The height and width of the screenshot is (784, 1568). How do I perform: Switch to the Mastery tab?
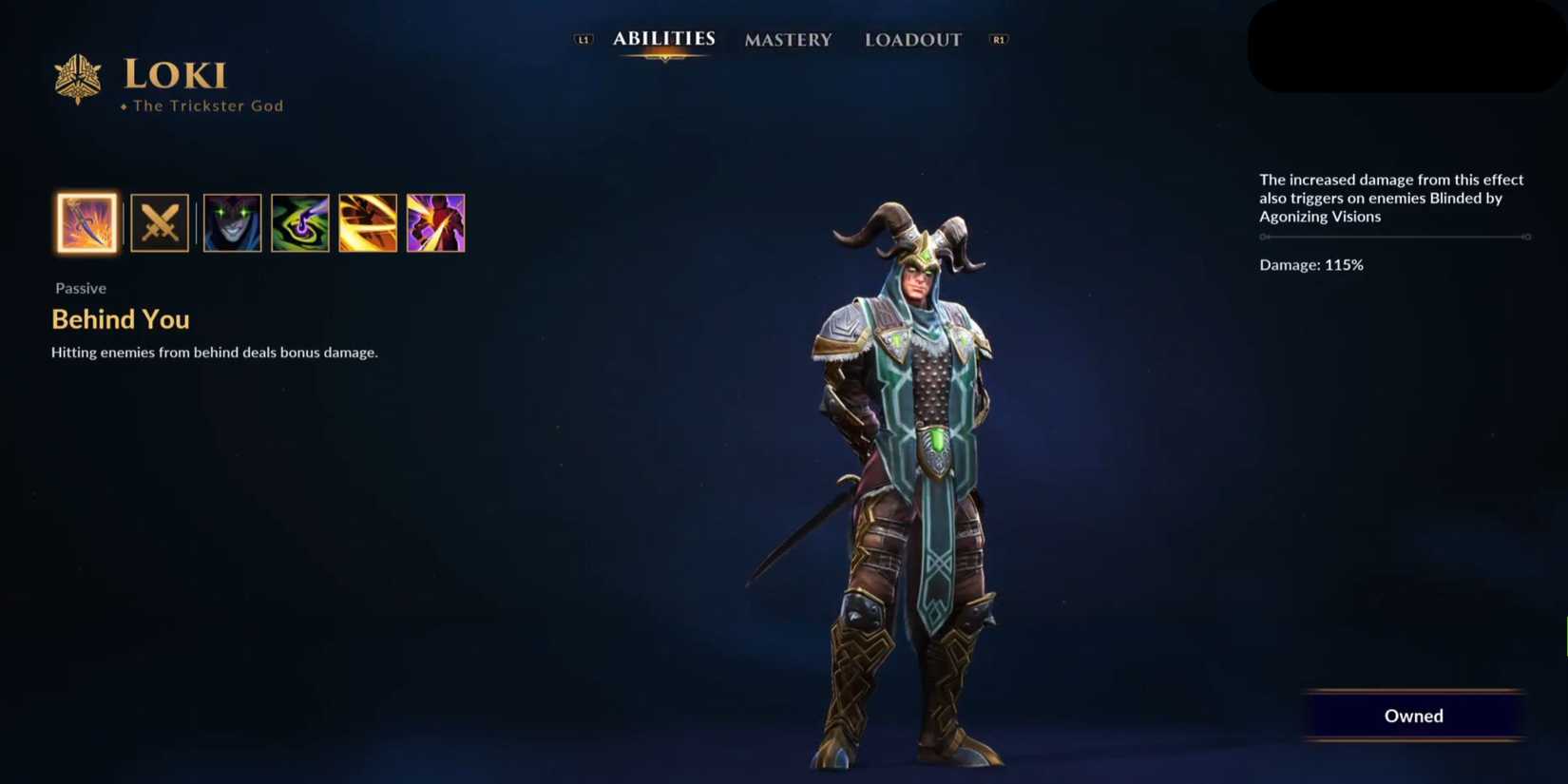[x=788, y=40]
